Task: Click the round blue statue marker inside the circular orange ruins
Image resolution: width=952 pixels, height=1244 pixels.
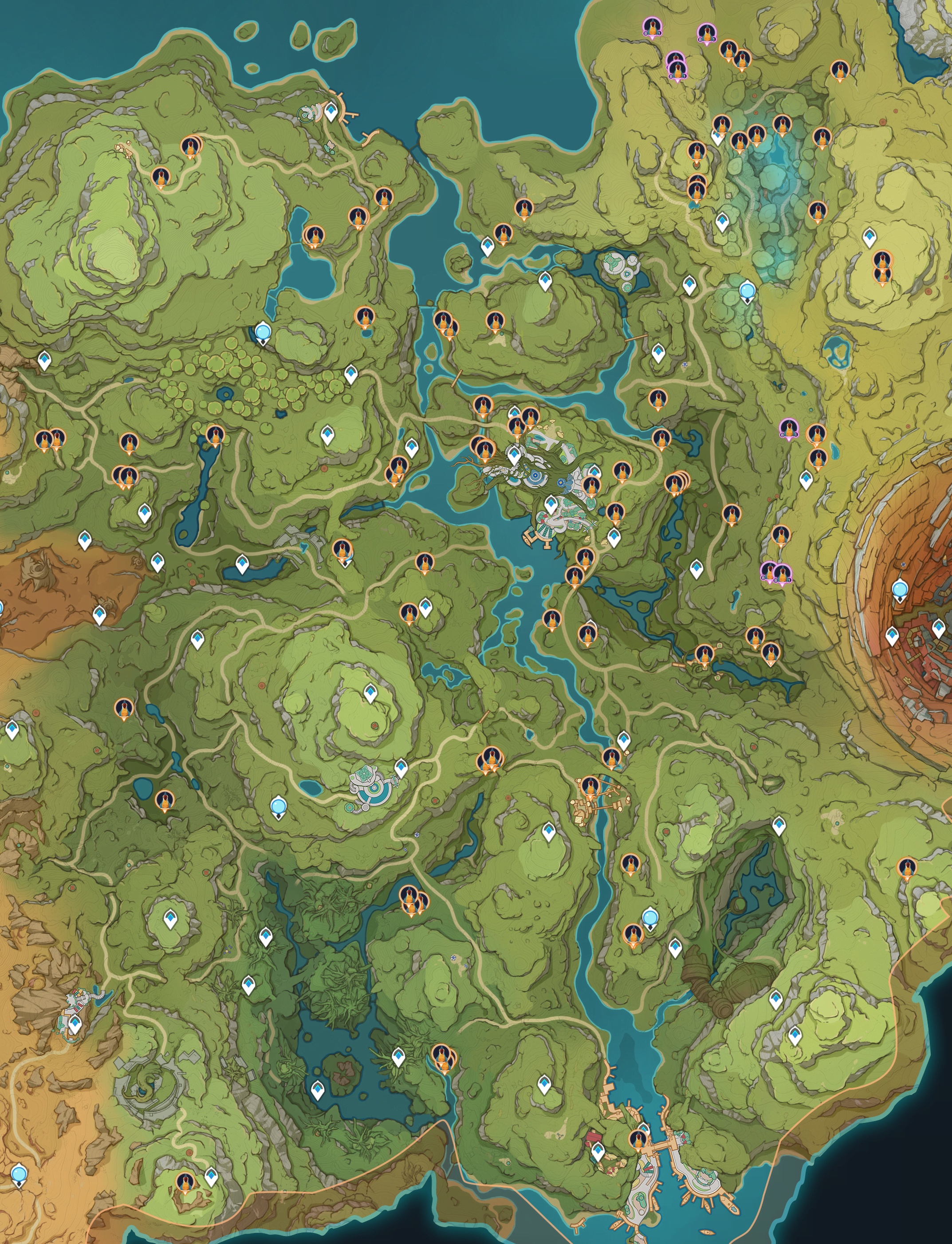Action: point(899,590)
